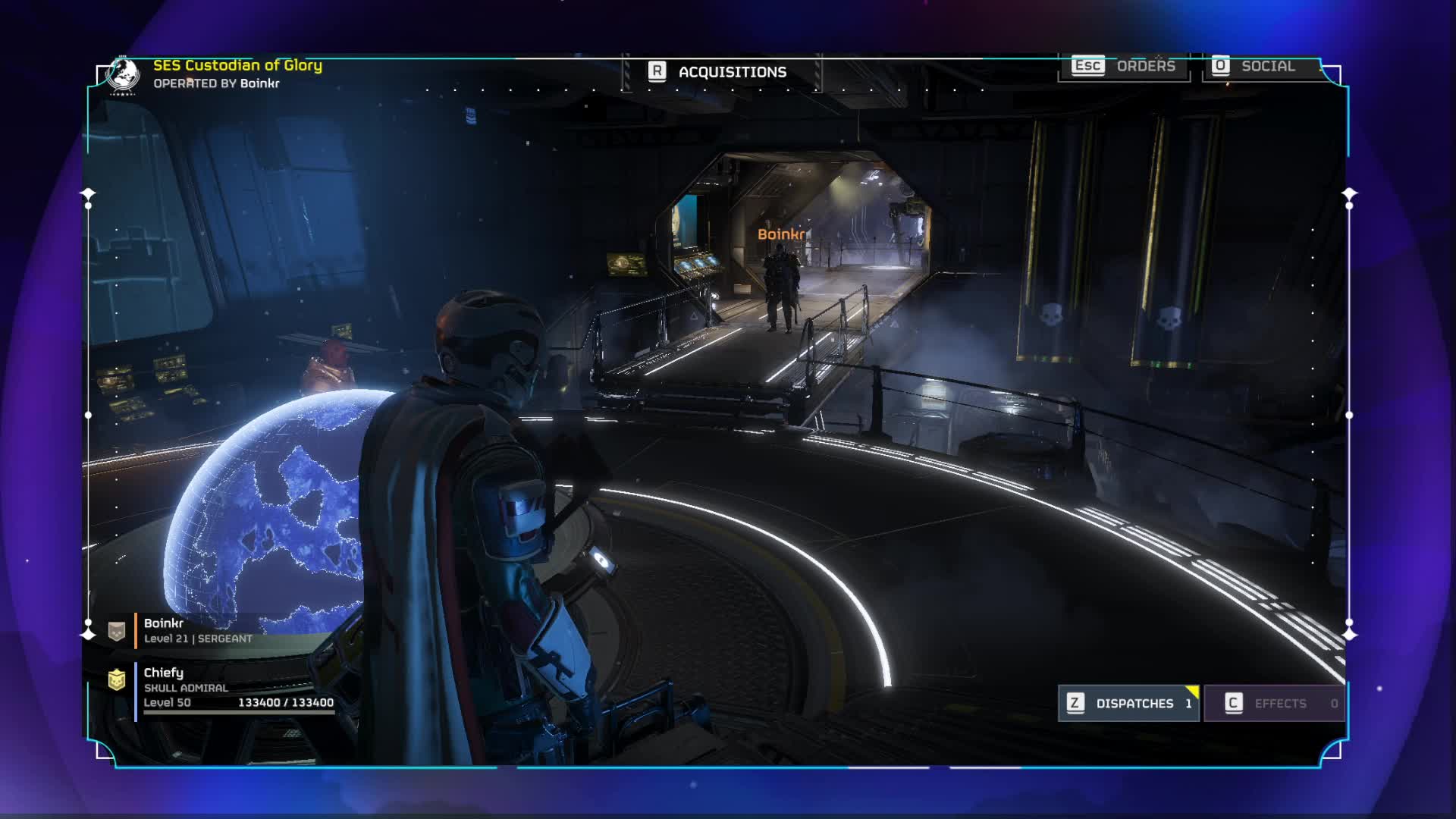
Task: Open the Social tab
Action: 1255,66
